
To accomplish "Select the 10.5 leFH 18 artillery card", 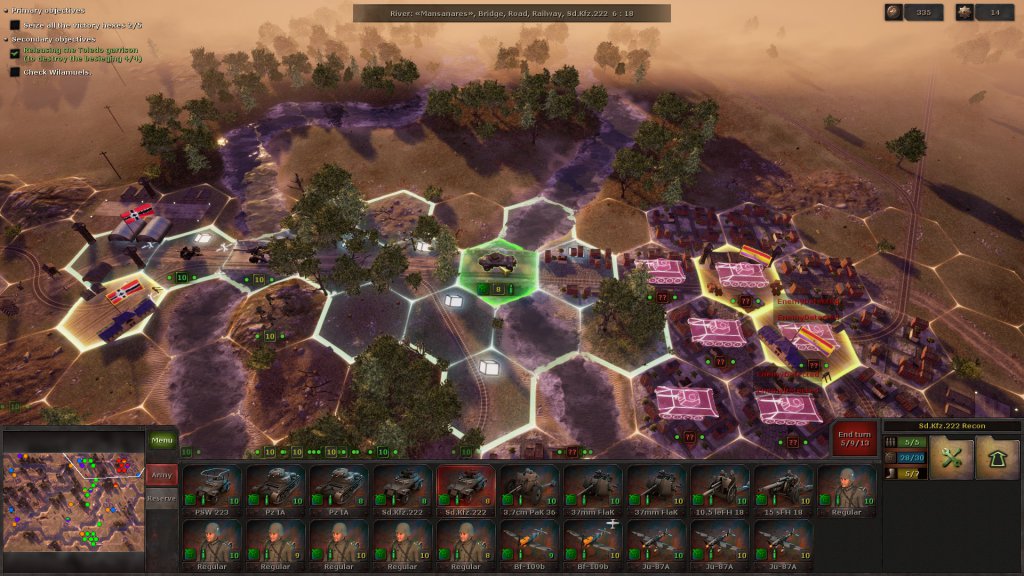I will [719, 490].
